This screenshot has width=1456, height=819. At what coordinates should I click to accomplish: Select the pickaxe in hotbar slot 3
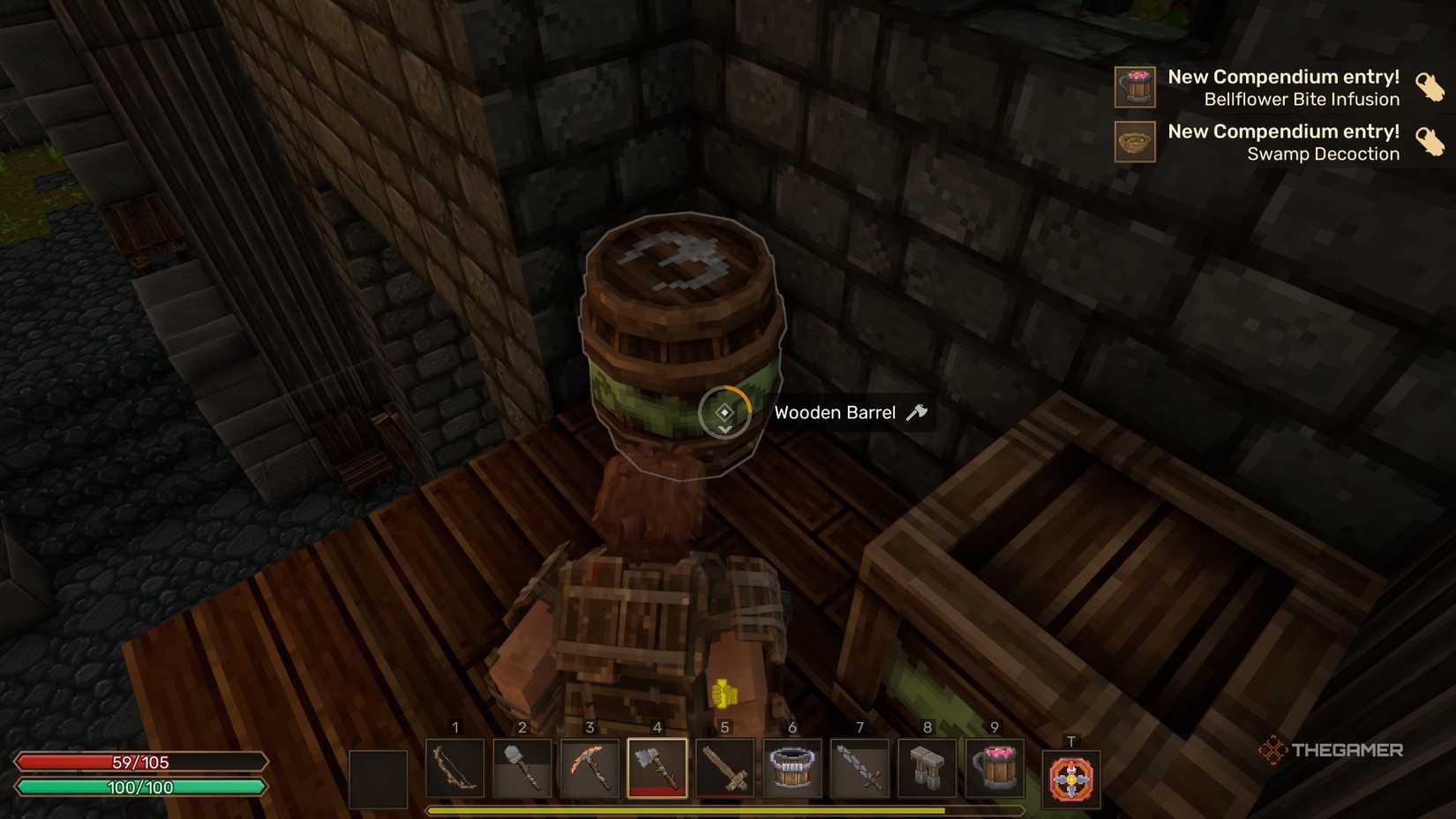pyautogui.click(x=589, y=769)
